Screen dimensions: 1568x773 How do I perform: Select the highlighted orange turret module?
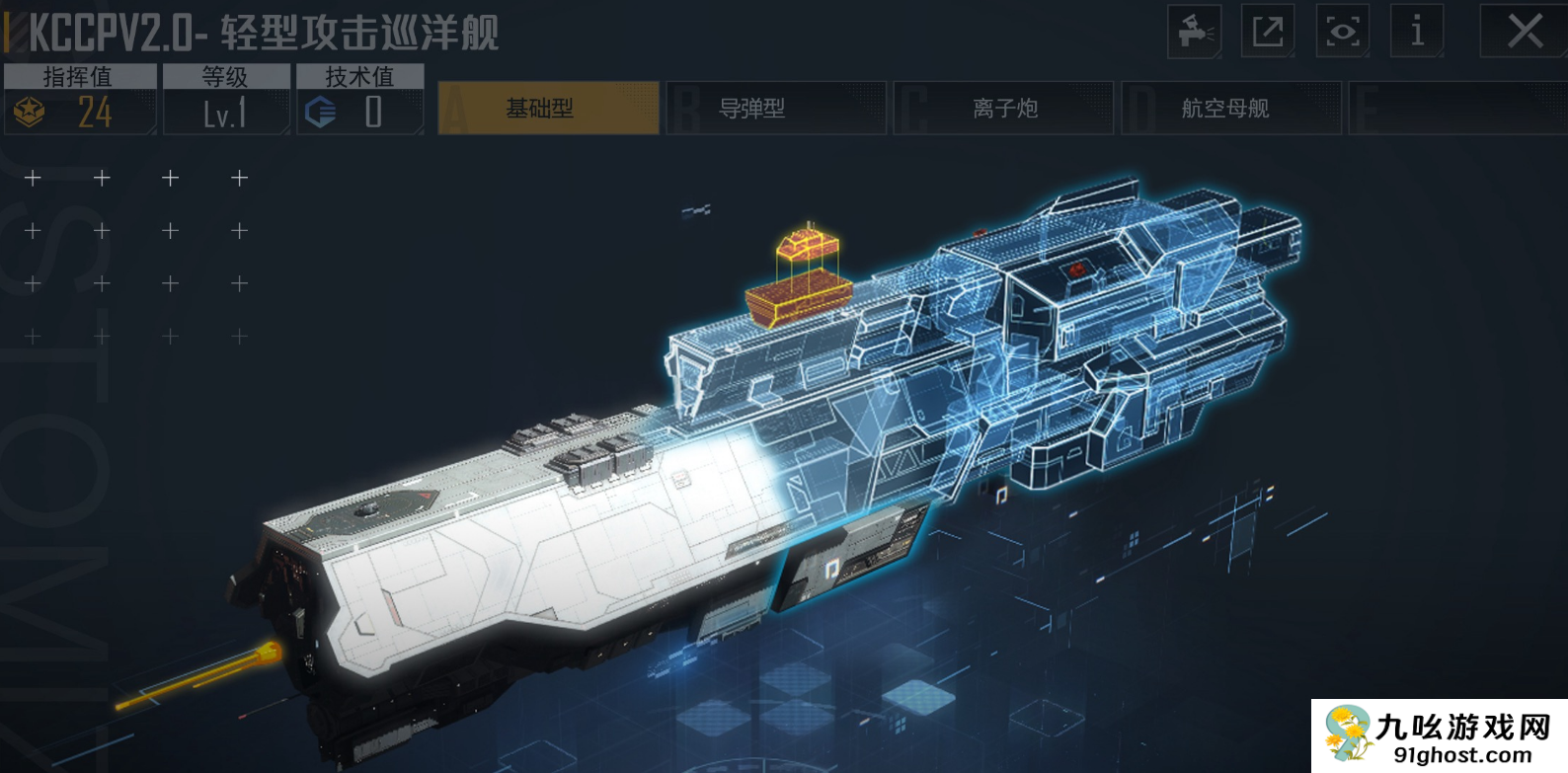click(799, 280)
